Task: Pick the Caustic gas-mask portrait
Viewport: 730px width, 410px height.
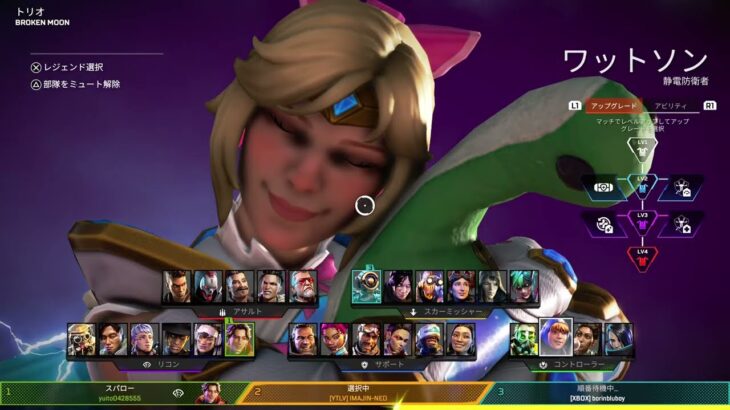Action: click(525, 338)
